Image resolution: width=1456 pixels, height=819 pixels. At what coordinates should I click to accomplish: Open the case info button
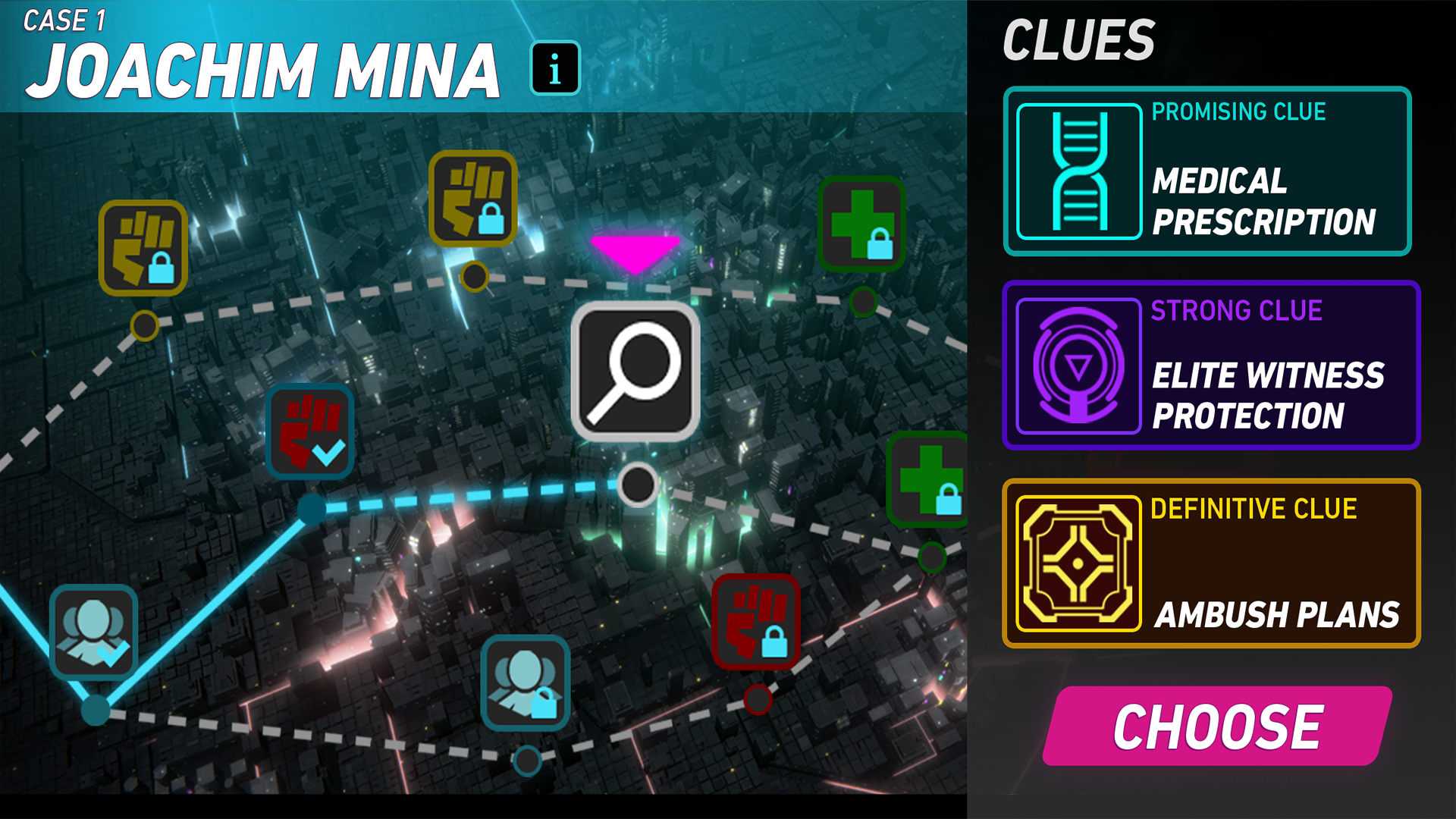click(555, 68)
